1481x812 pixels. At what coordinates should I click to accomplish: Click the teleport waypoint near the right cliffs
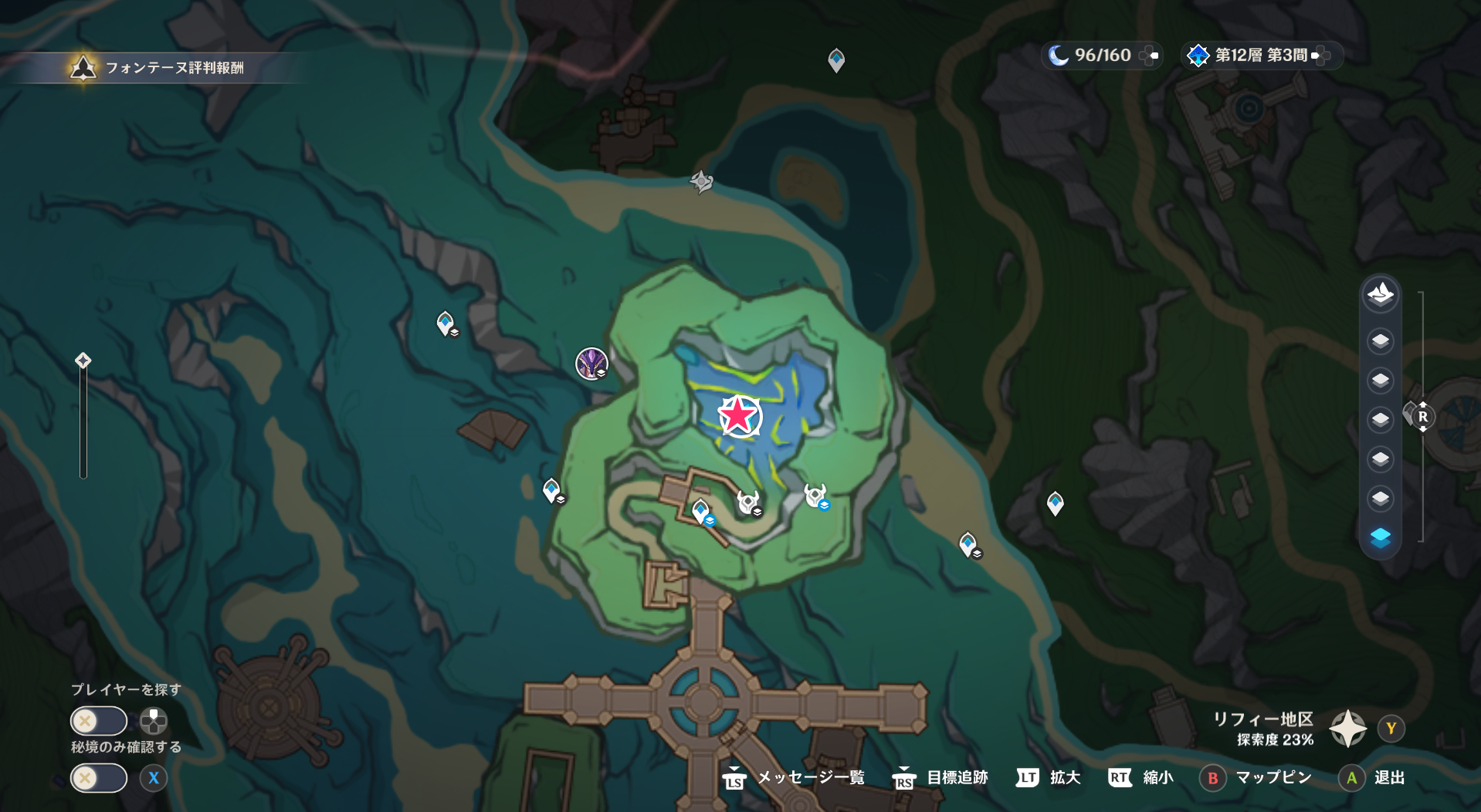[1054, 502]
